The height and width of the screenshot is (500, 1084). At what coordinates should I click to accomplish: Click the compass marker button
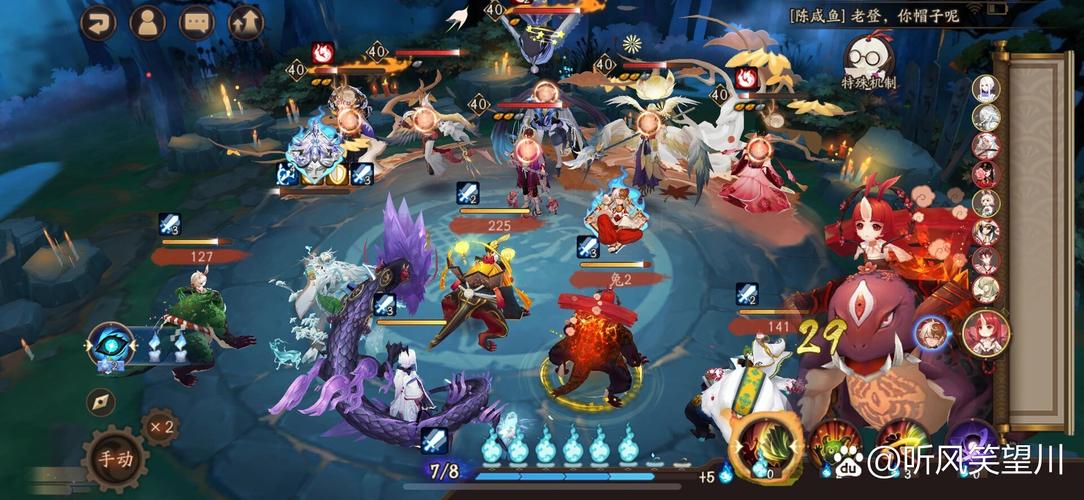click(100, 402)
